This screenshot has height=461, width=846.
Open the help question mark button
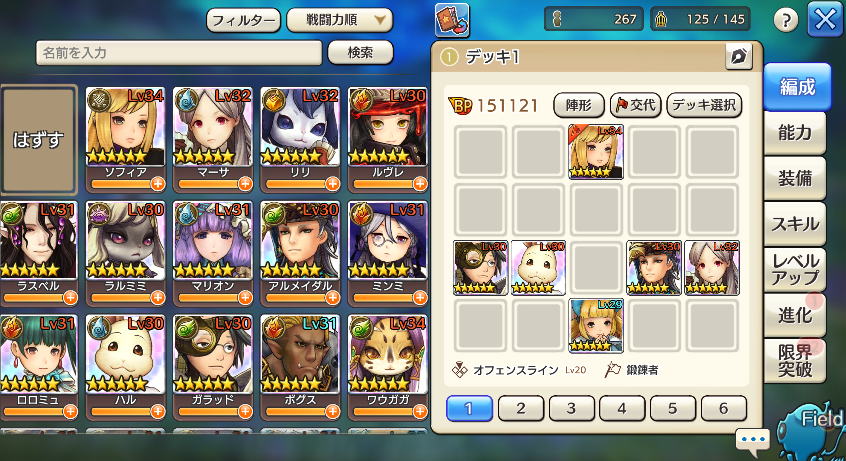[787, 19]
